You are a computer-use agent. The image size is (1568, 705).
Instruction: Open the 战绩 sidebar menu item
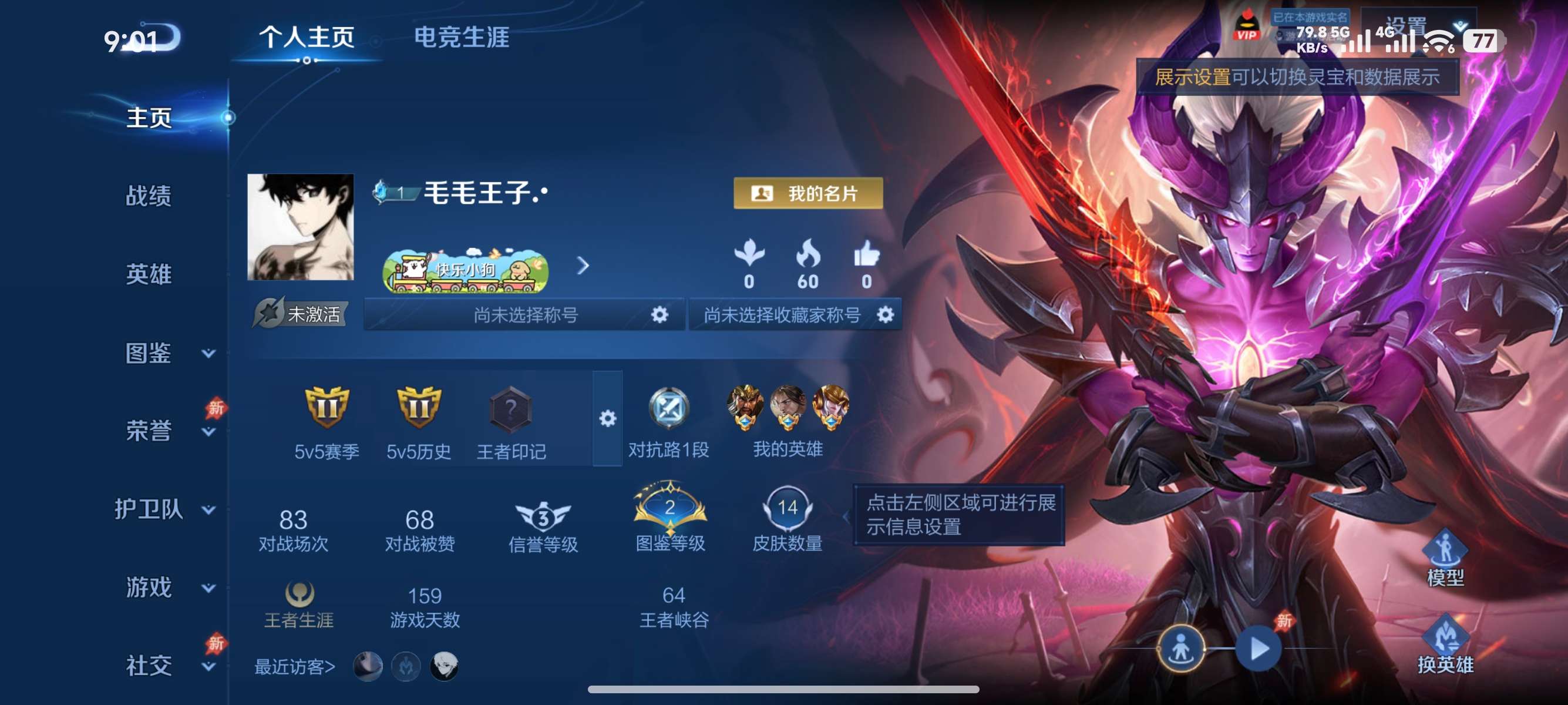click(x=150, y=196)
